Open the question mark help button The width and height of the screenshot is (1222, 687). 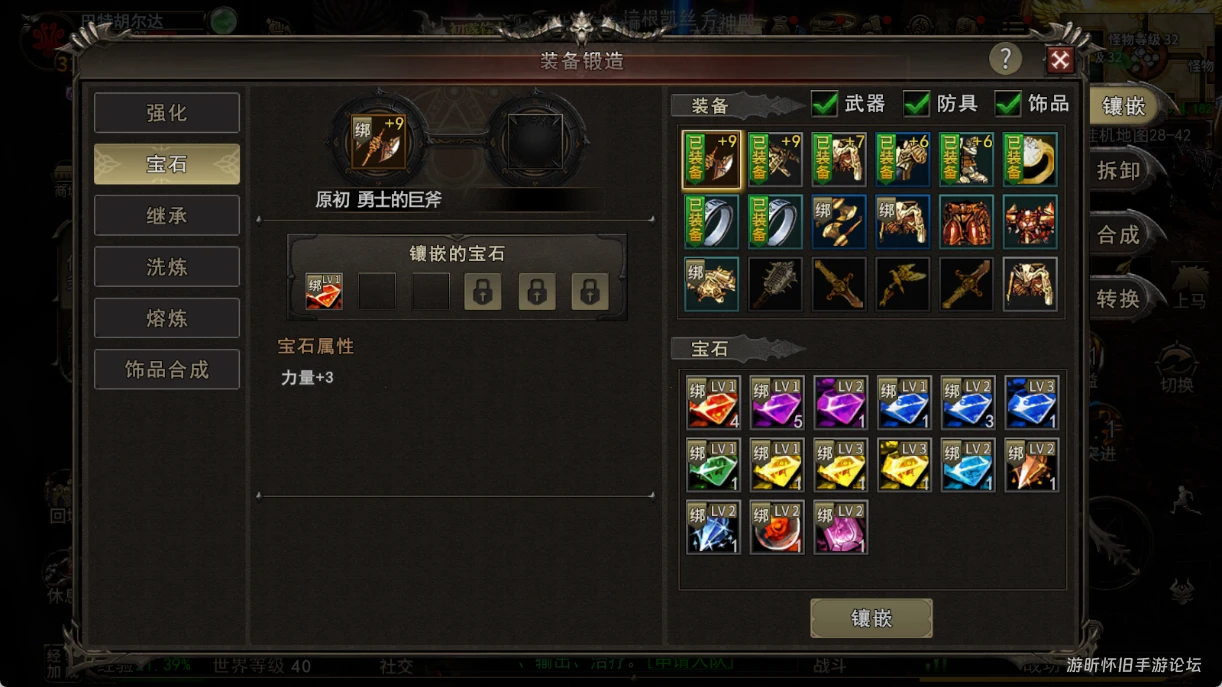pyautogui.click(x=1005, y=60)
